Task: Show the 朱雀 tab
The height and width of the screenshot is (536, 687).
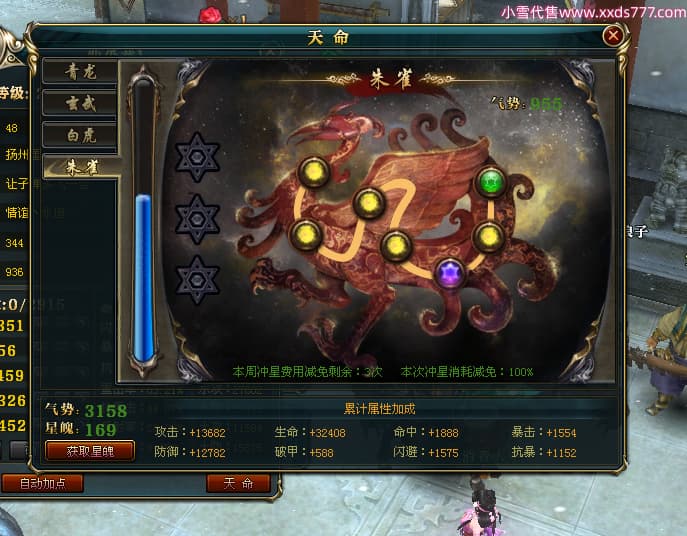Action: pos(79,167)
